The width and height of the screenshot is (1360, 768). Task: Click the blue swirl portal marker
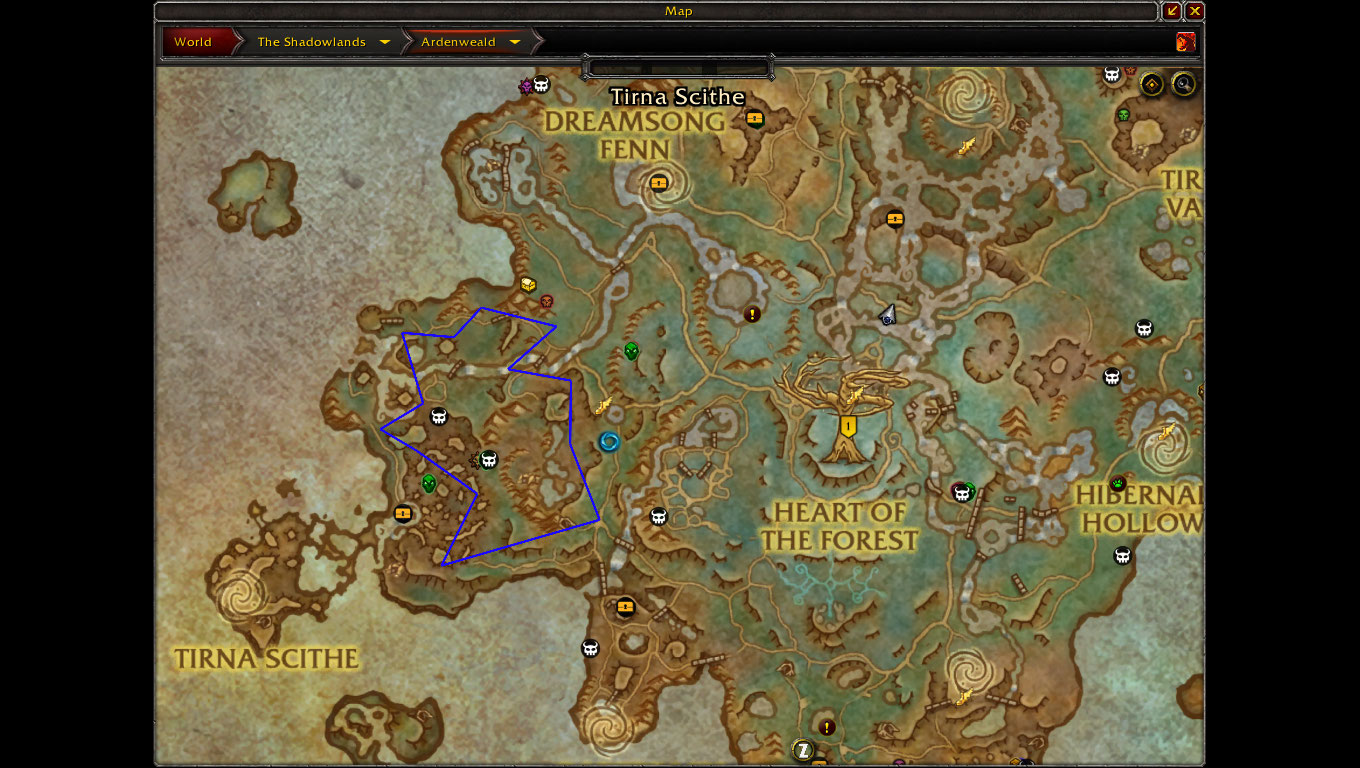609,441
